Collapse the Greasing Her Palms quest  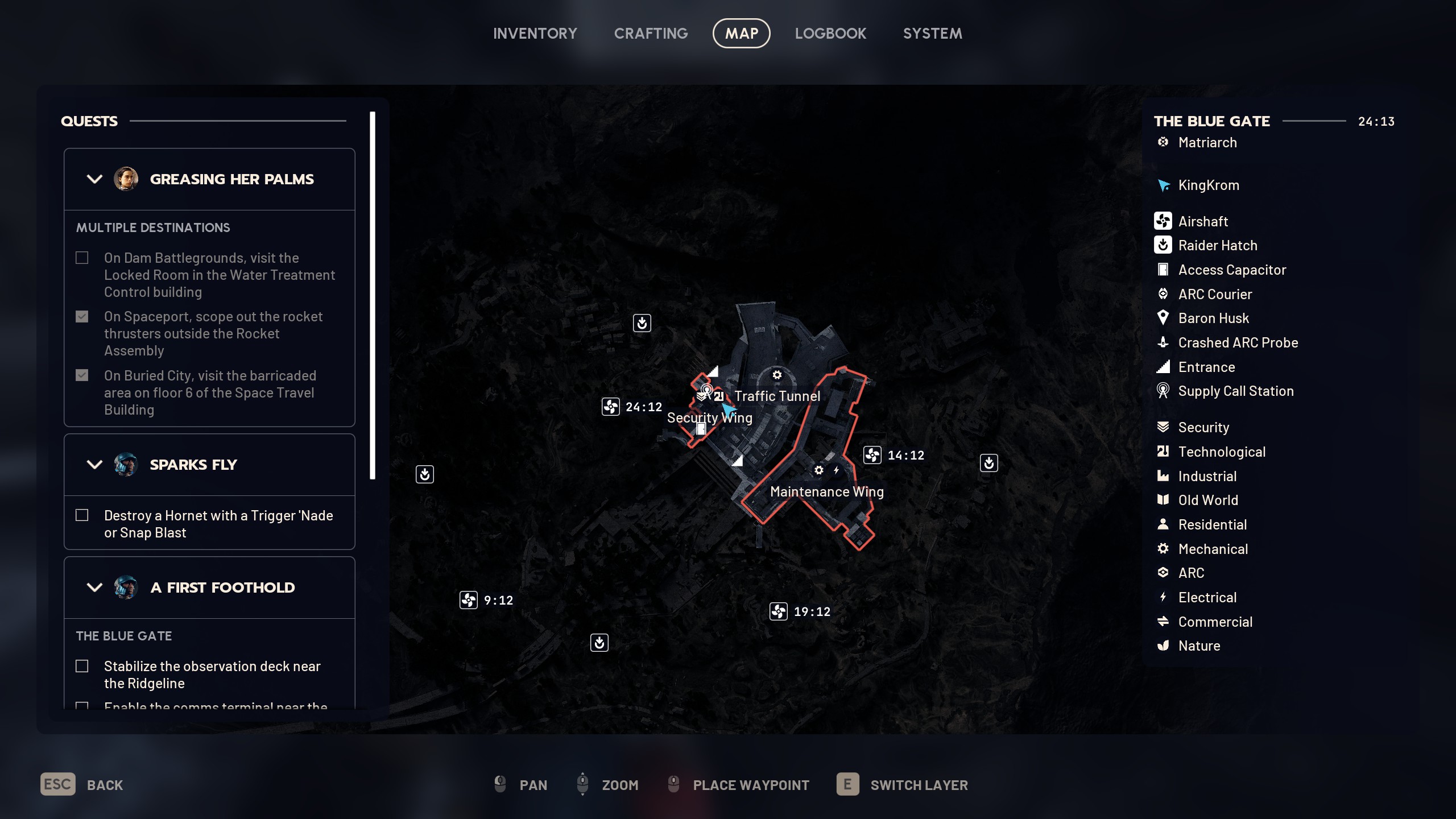(94, 179)
